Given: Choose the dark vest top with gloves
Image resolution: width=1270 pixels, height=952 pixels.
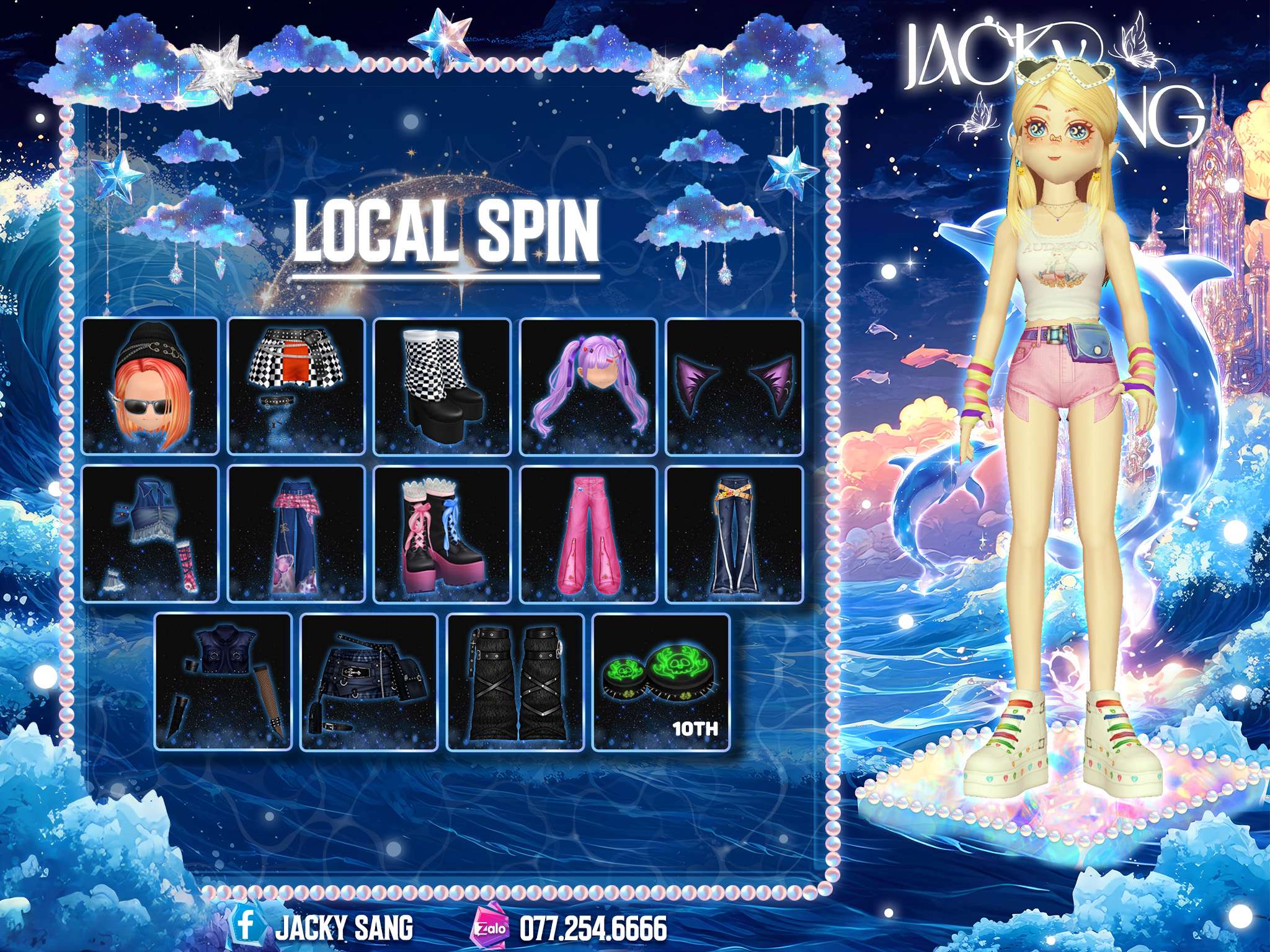Looking at the screenshot, I should (x=223, y=681).
